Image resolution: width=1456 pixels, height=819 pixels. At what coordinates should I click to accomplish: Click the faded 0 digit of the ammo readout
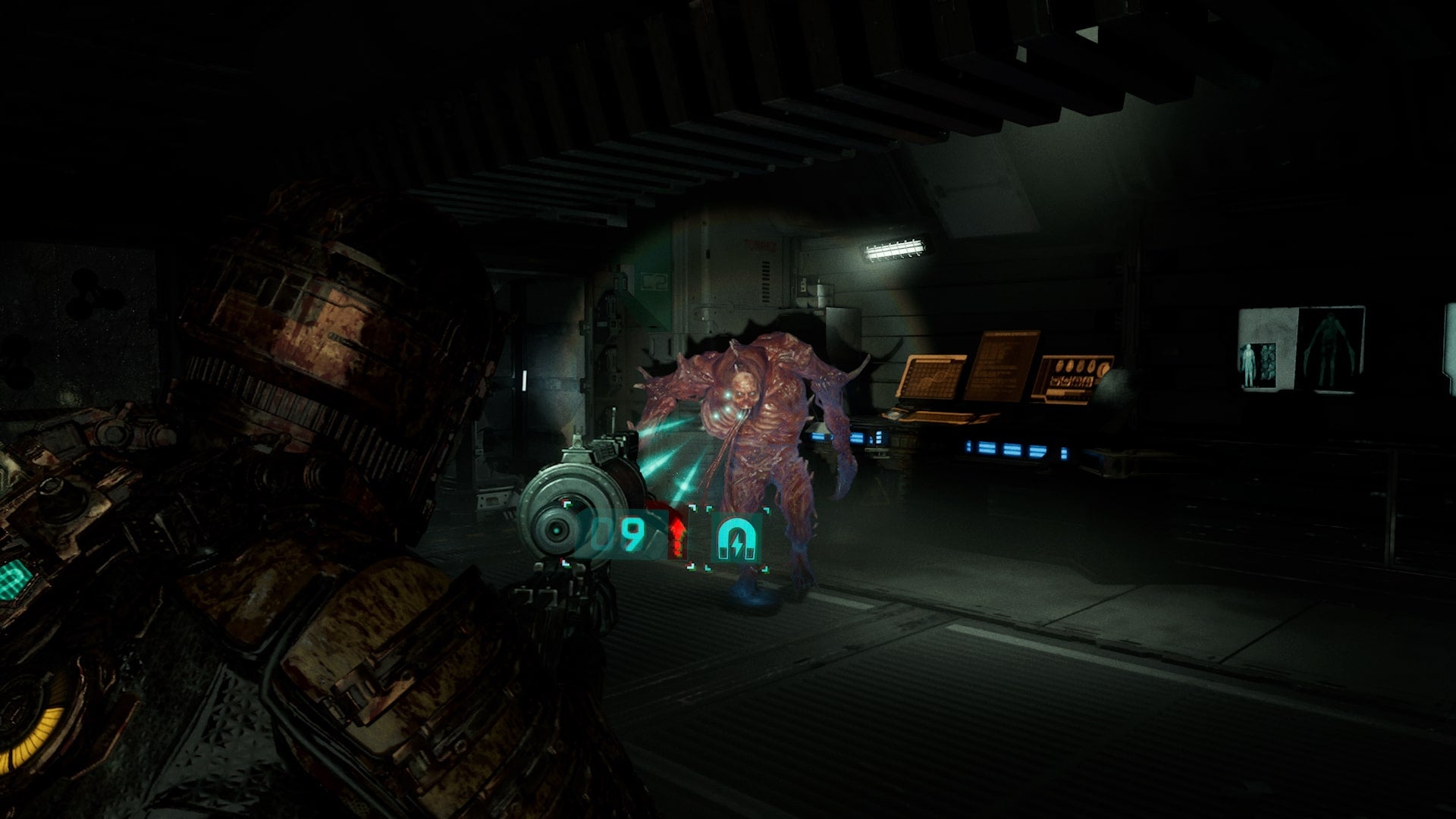click(603, 534)
